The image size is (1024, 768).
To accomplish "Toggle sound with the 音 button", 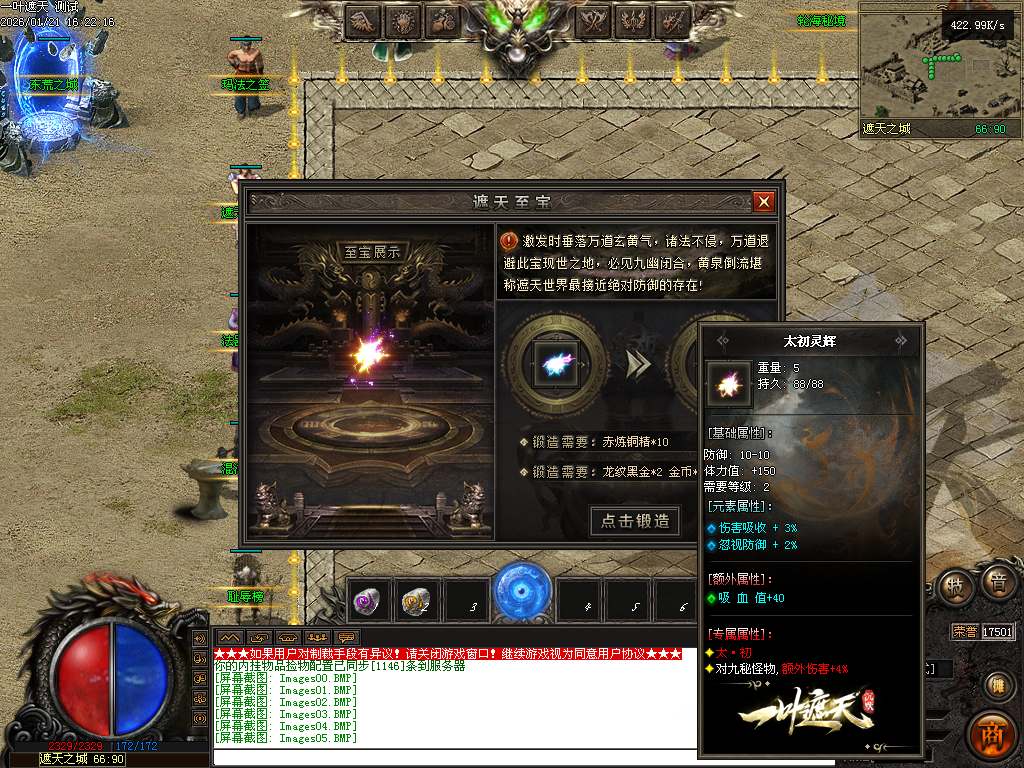I will [x=997, y=584].
